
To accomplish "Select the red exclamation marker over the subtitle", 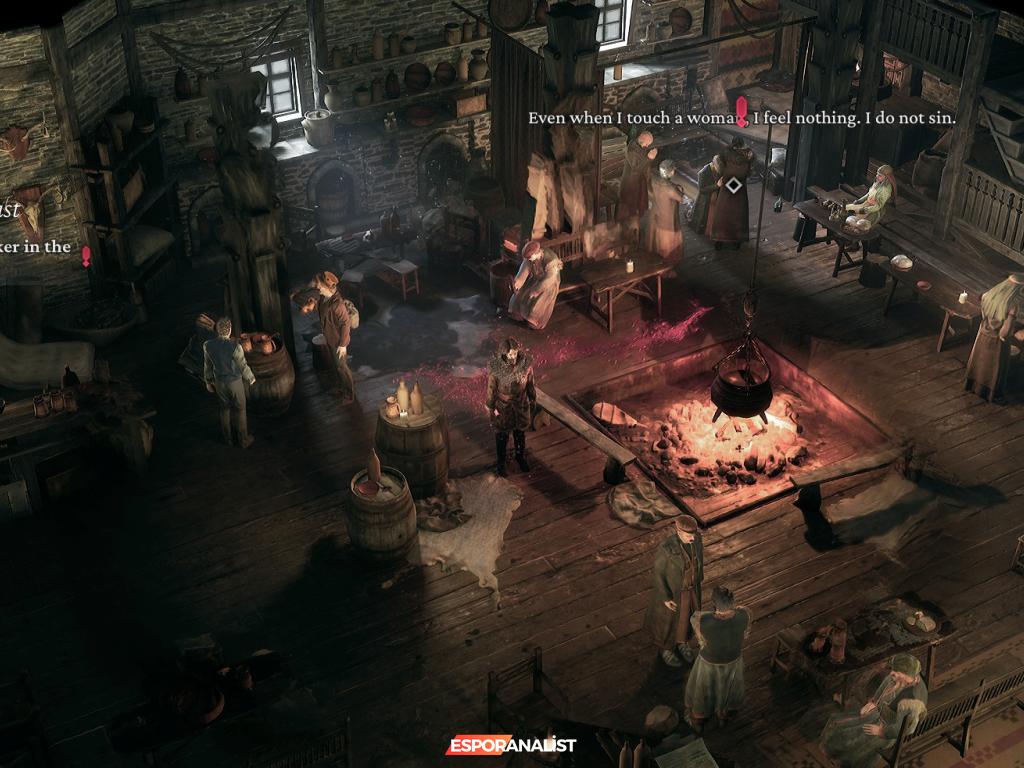I will [x=741, y=112].
